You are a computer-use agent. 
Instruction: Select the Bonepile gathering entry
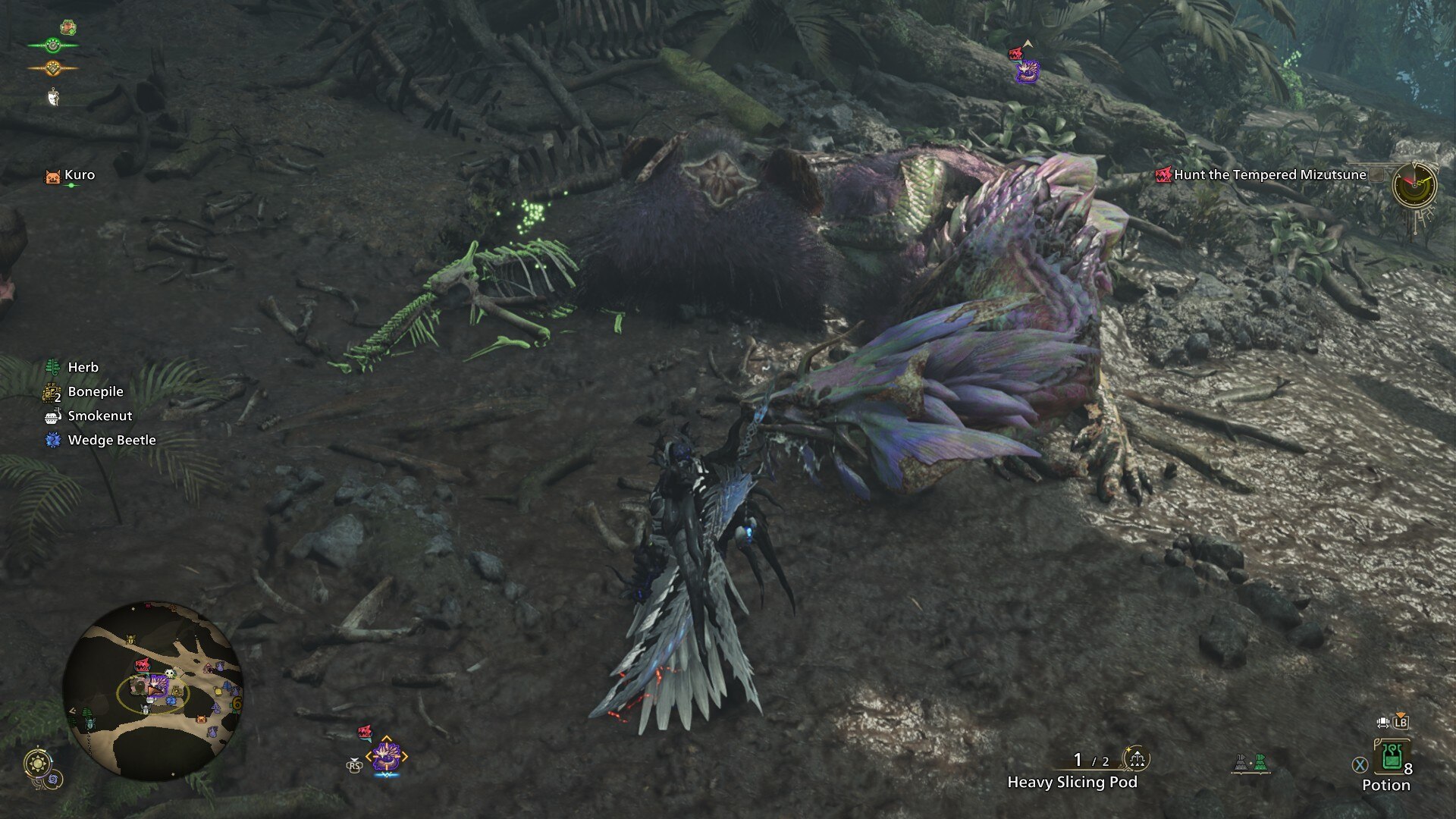pos(95,391)
